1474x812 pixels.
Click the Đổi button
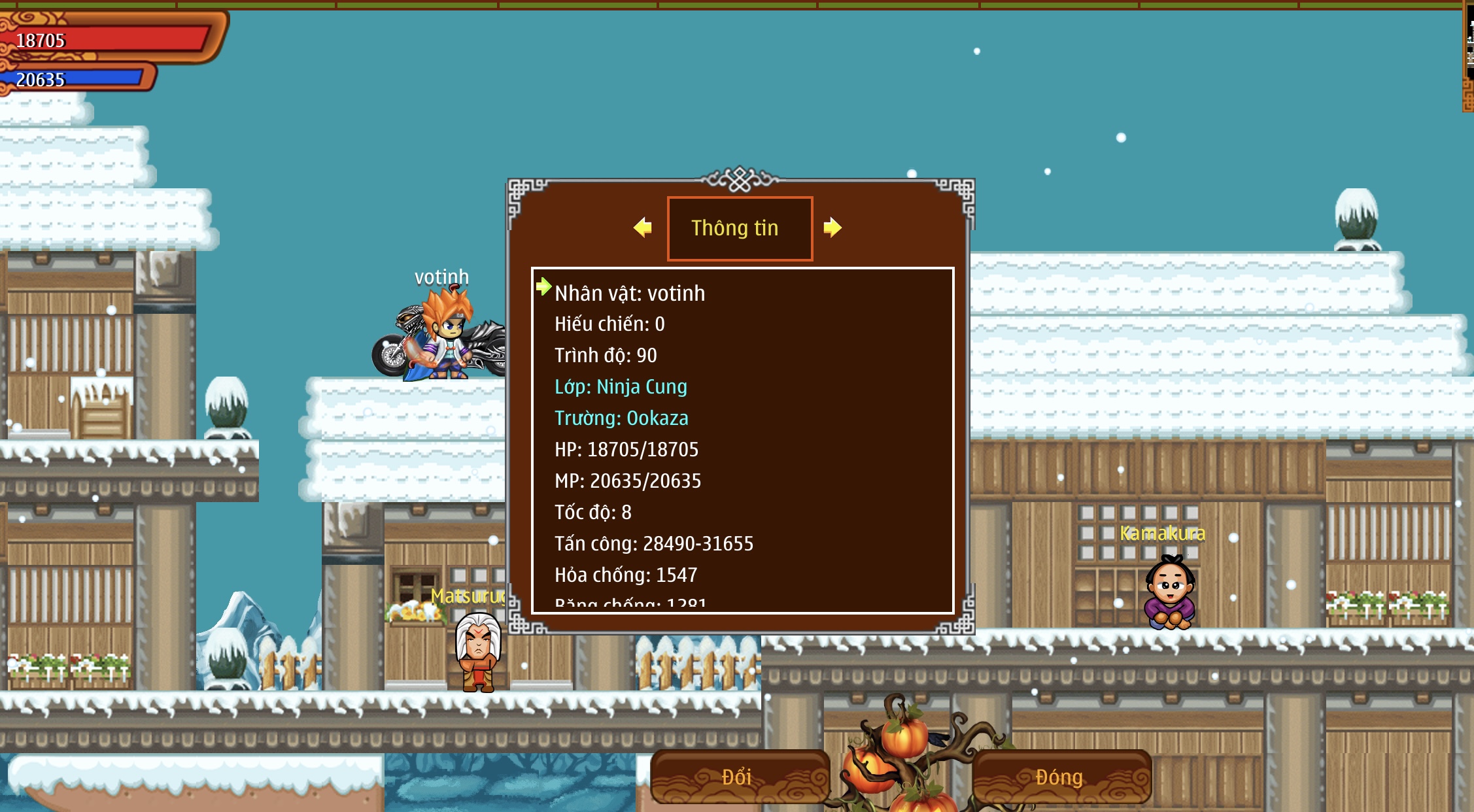(x=739, y=777)
